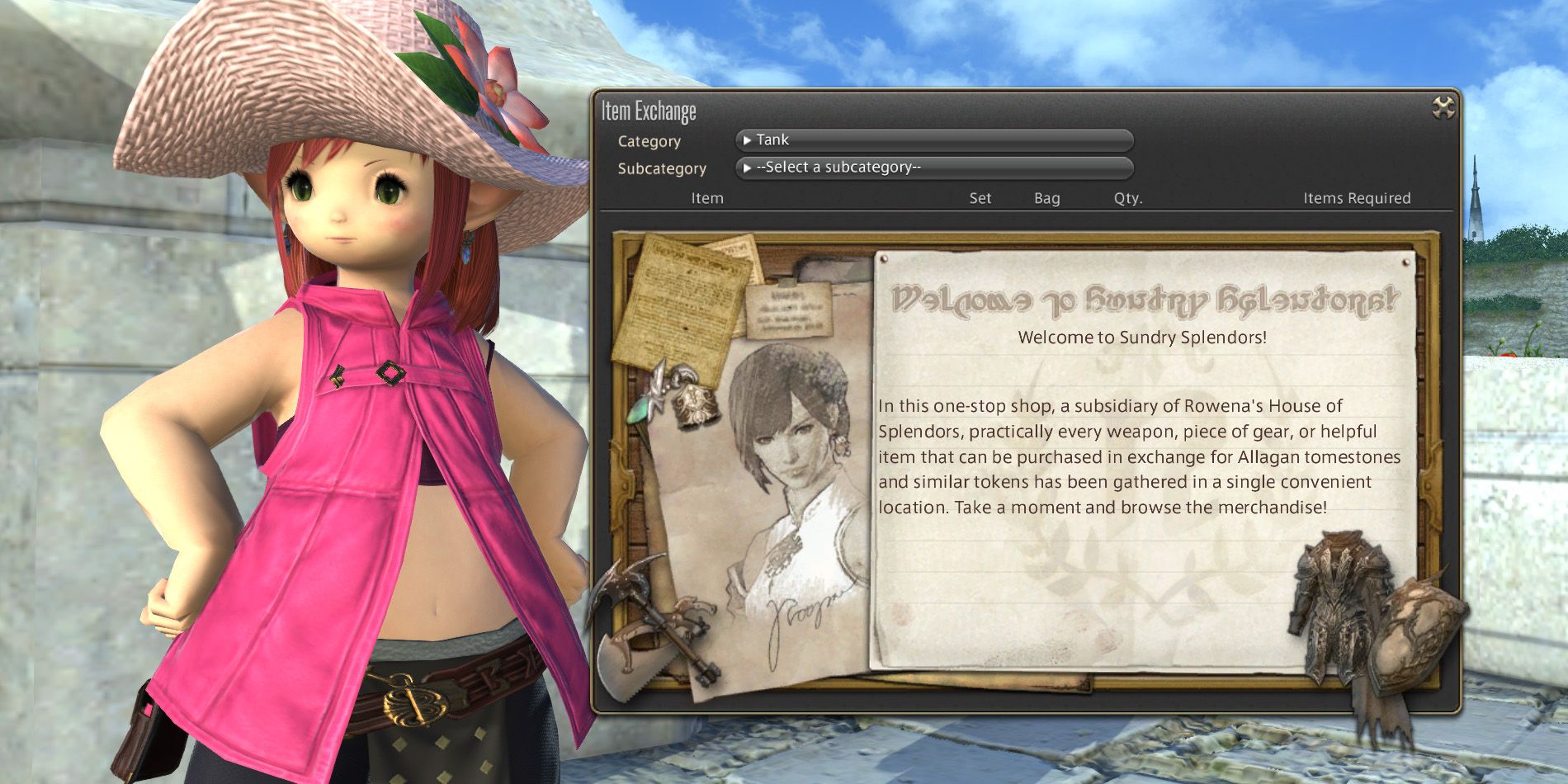Screen dimensions: 1568x784
Task: Click the Qty. column toggle
Action: [1127, 198]
